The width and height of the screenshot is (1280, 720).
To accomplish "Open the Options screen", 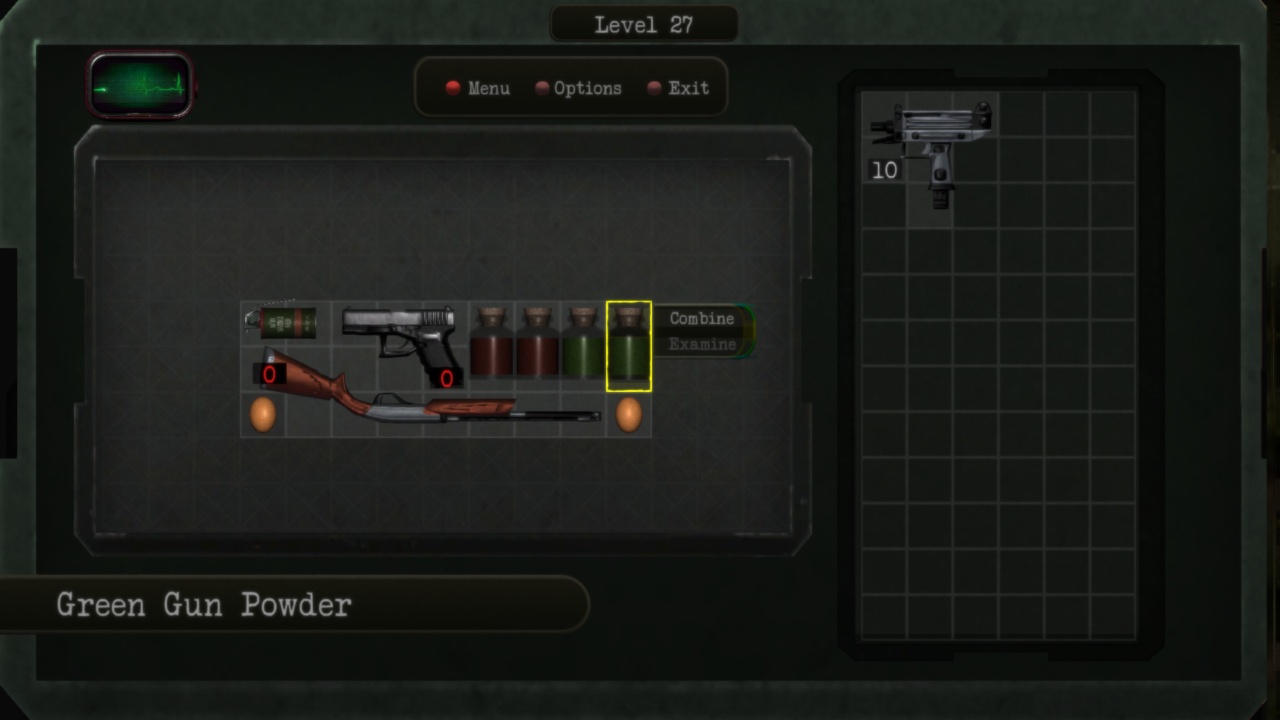I will click(590, 88).
